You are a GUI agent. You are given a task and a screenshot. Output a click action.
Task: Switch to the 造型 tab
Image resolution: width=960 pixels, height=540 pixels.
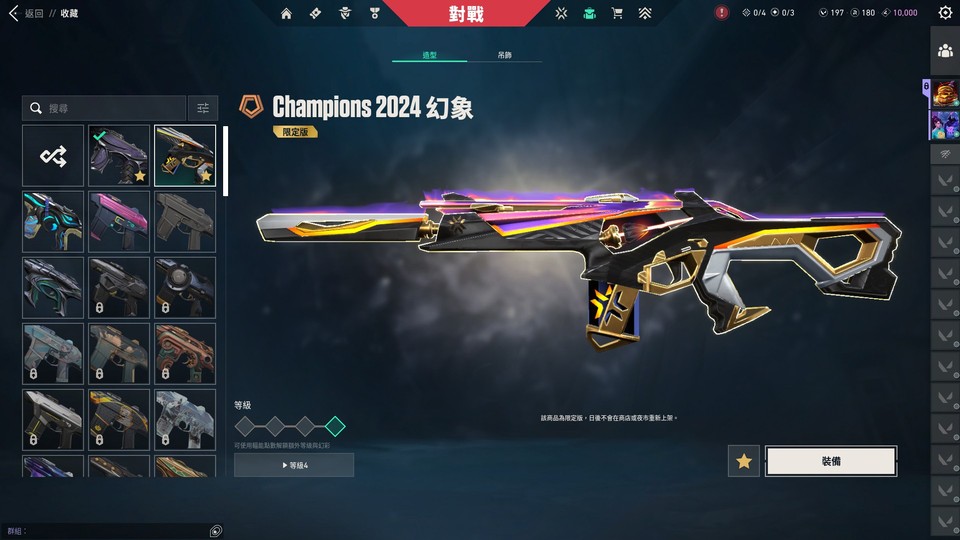click(x=430, y=55)
